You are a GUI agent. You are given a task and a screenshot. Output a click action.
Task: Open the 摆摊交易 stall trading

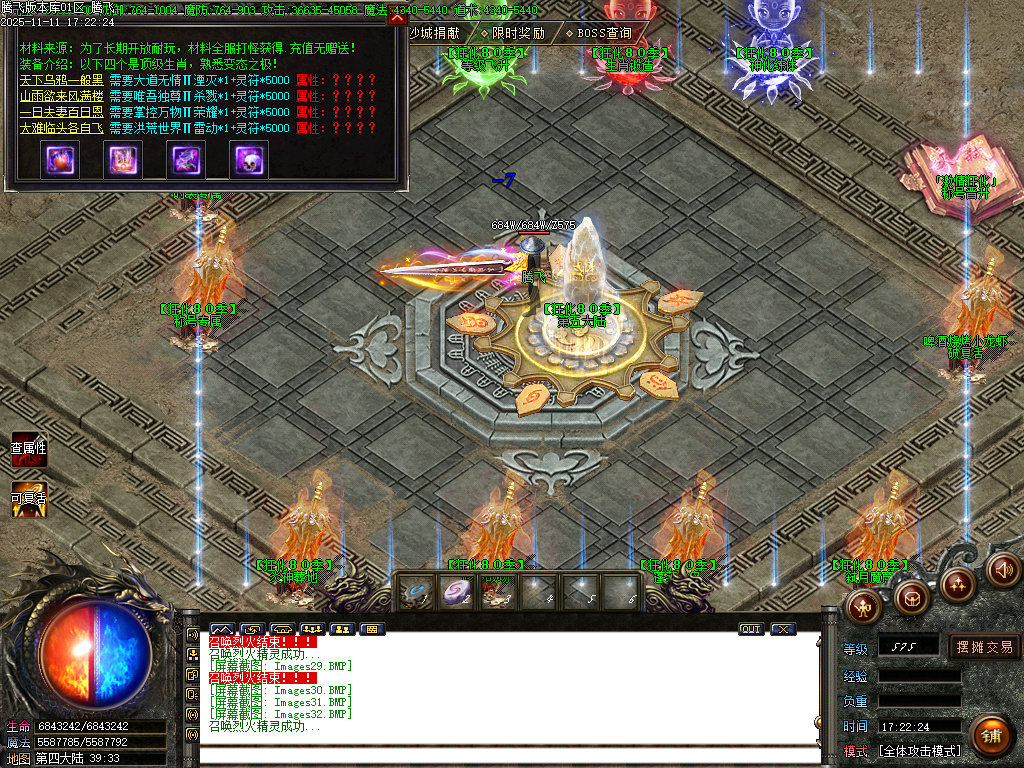pyautogui.click(x=984, y=647)
